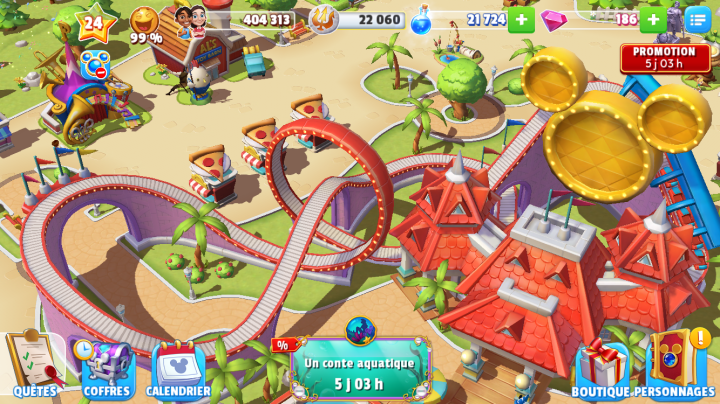Tap the visitors guest count icon
This screenshot has width=720, height=404.
pyautogui.click(x=190, y=21)
